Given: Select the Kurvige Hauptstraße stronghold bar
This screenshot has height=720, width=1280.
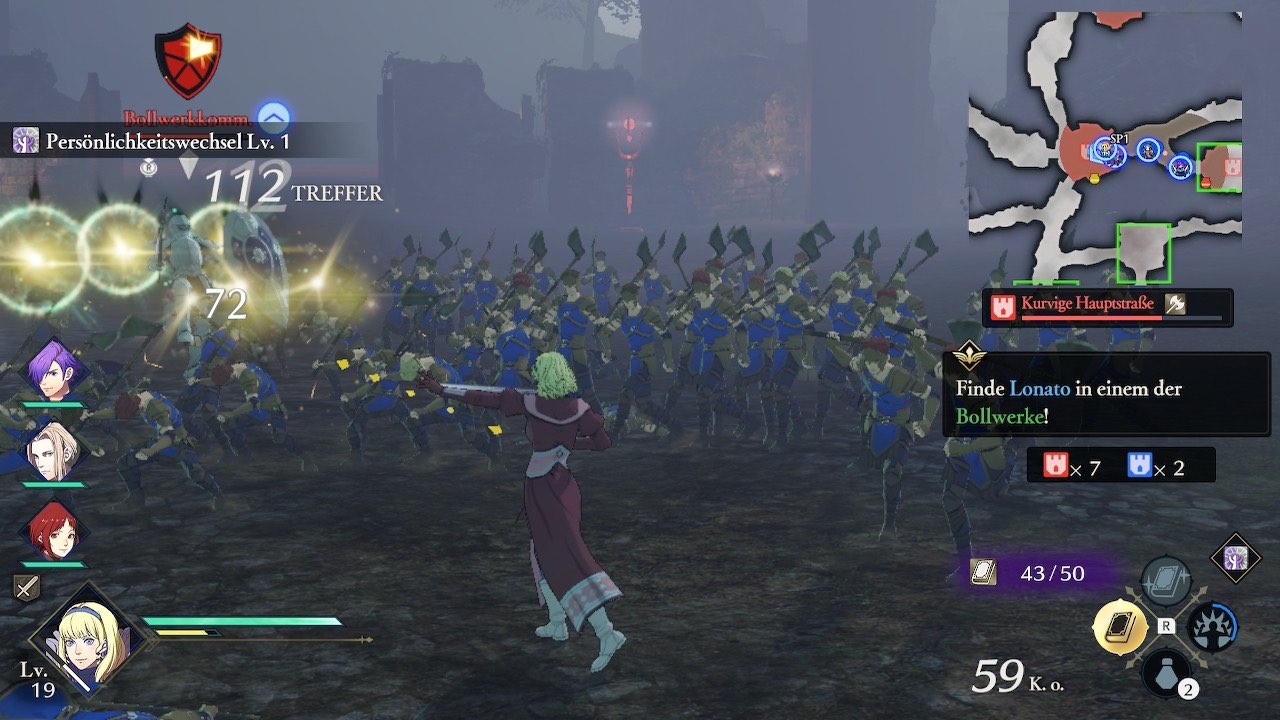Looking at the screenshot, I should coord(1107,307).
